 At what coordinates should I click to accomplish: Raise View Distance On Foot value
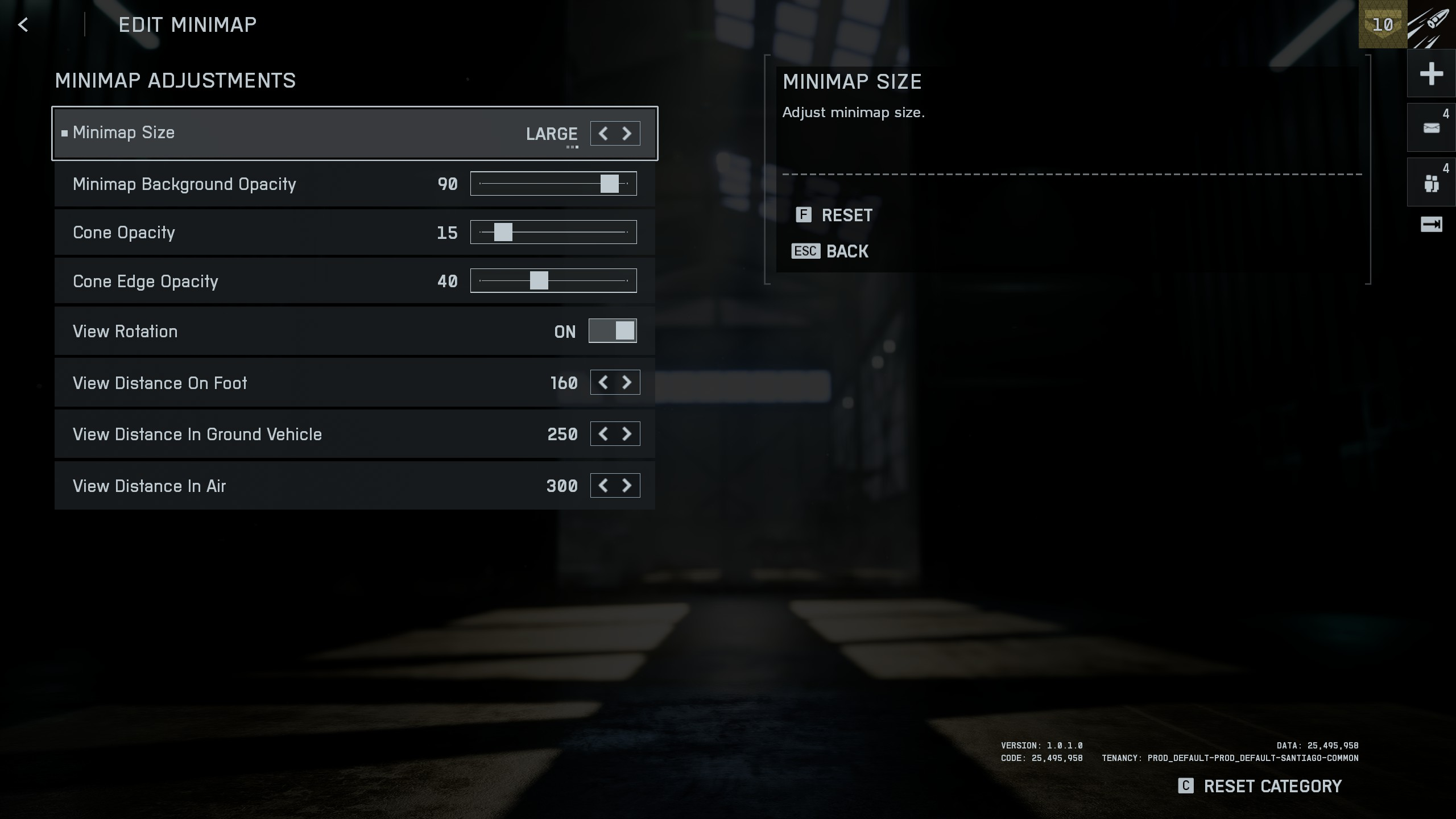pyautogui.click(x=627, y=382)
